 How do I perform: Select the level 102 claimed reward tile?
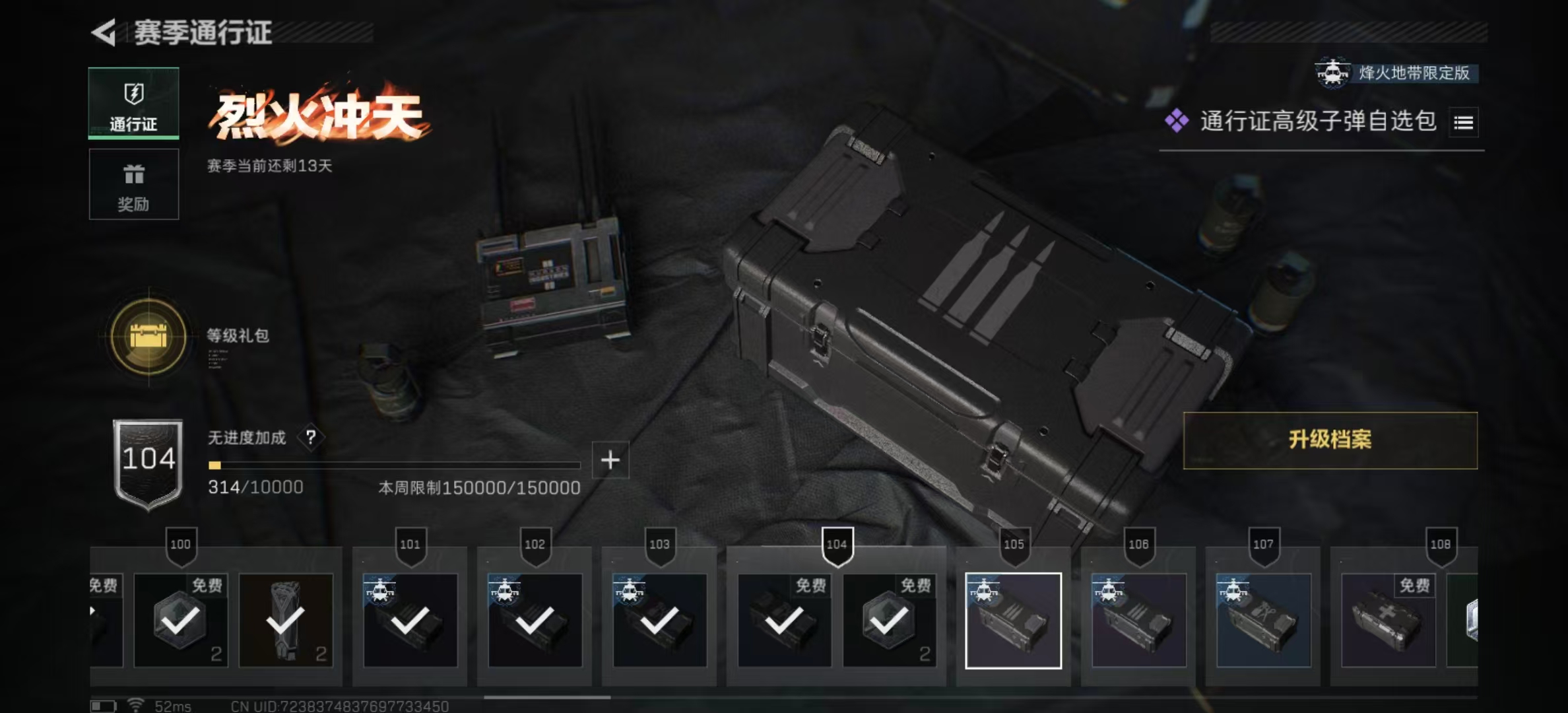[x=535, y=621]
